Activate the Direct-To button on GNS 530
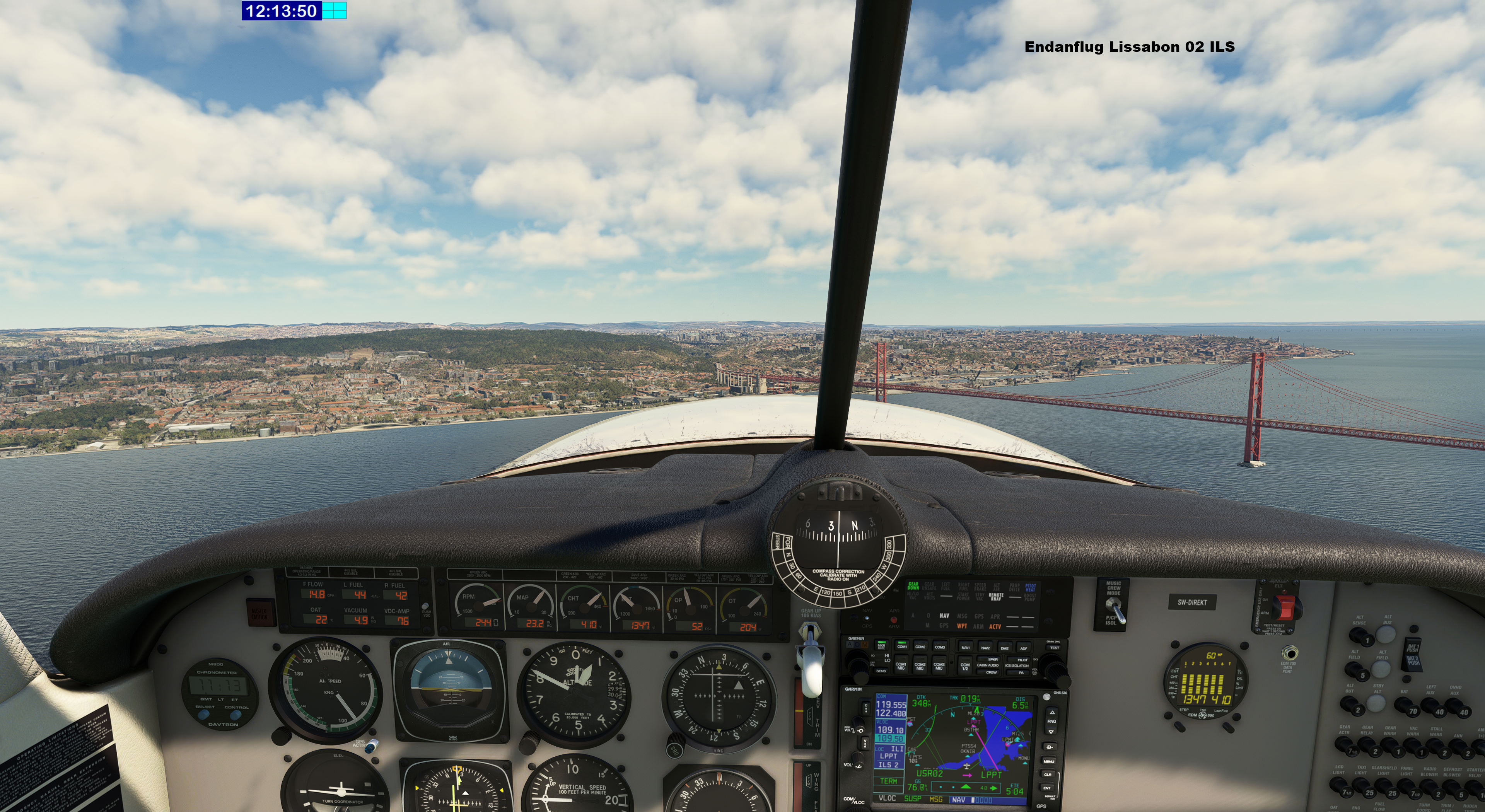Viewport: 1485px width, 812px height. tap(1050, 747)
